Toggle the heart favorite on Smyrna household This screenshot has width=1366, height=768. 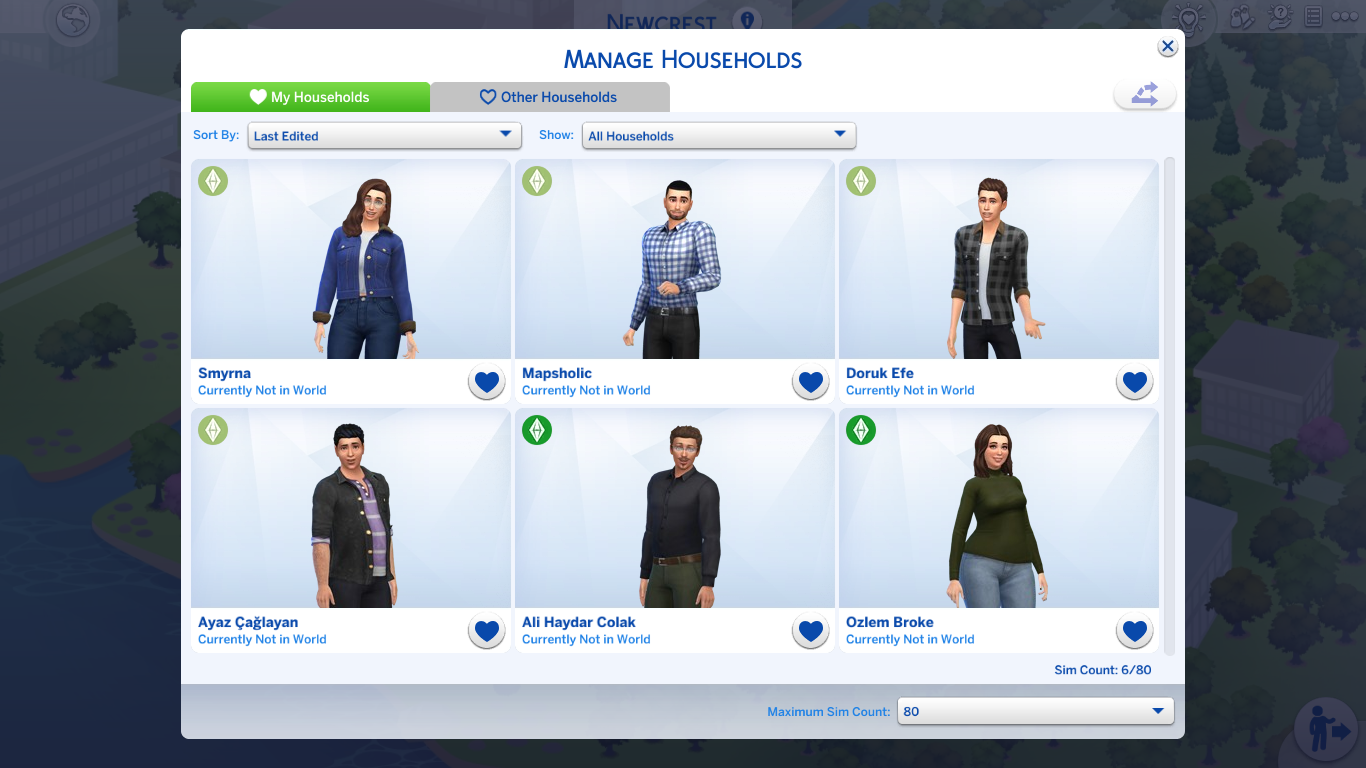(x=486, y=381)
